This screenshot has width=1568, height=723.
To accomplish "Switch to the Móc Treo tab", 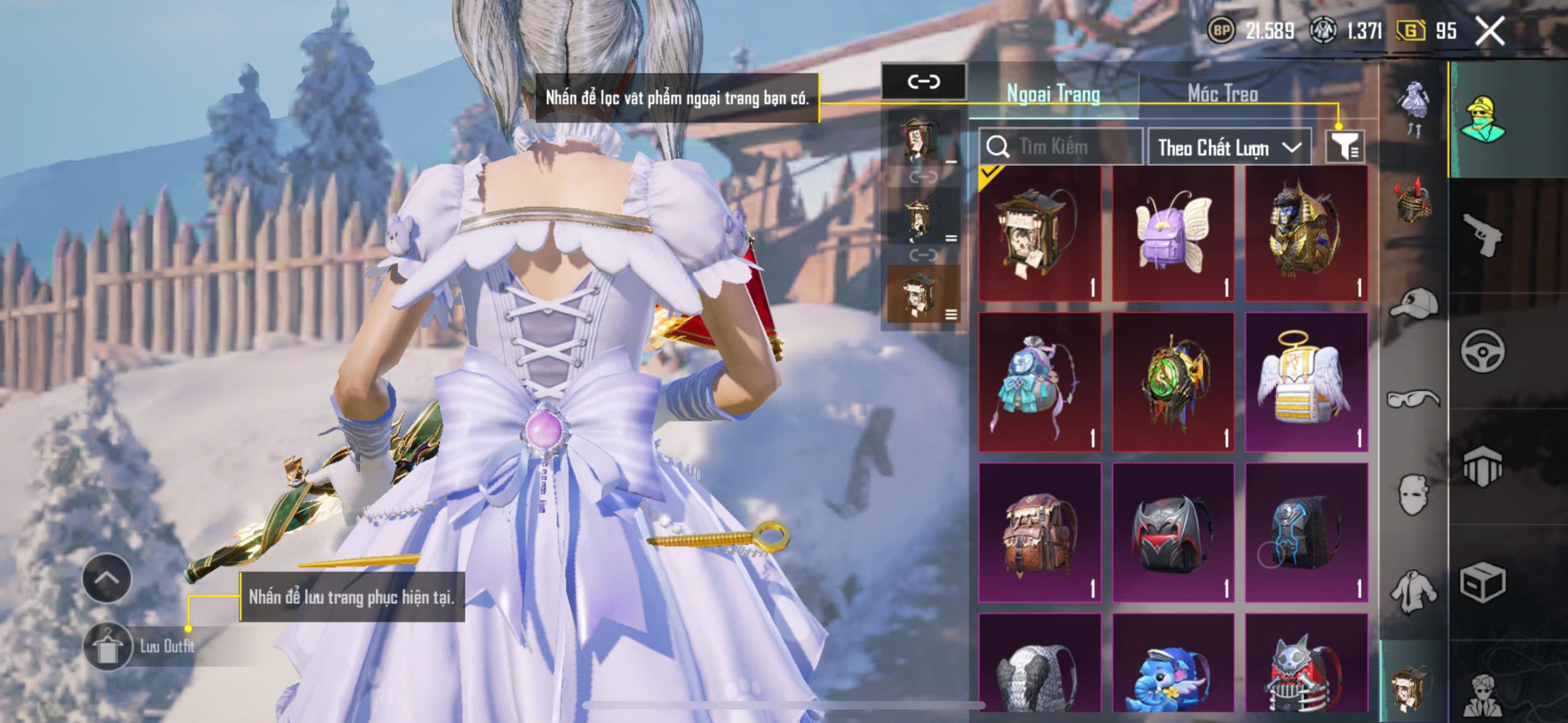I will point(1223,94).
